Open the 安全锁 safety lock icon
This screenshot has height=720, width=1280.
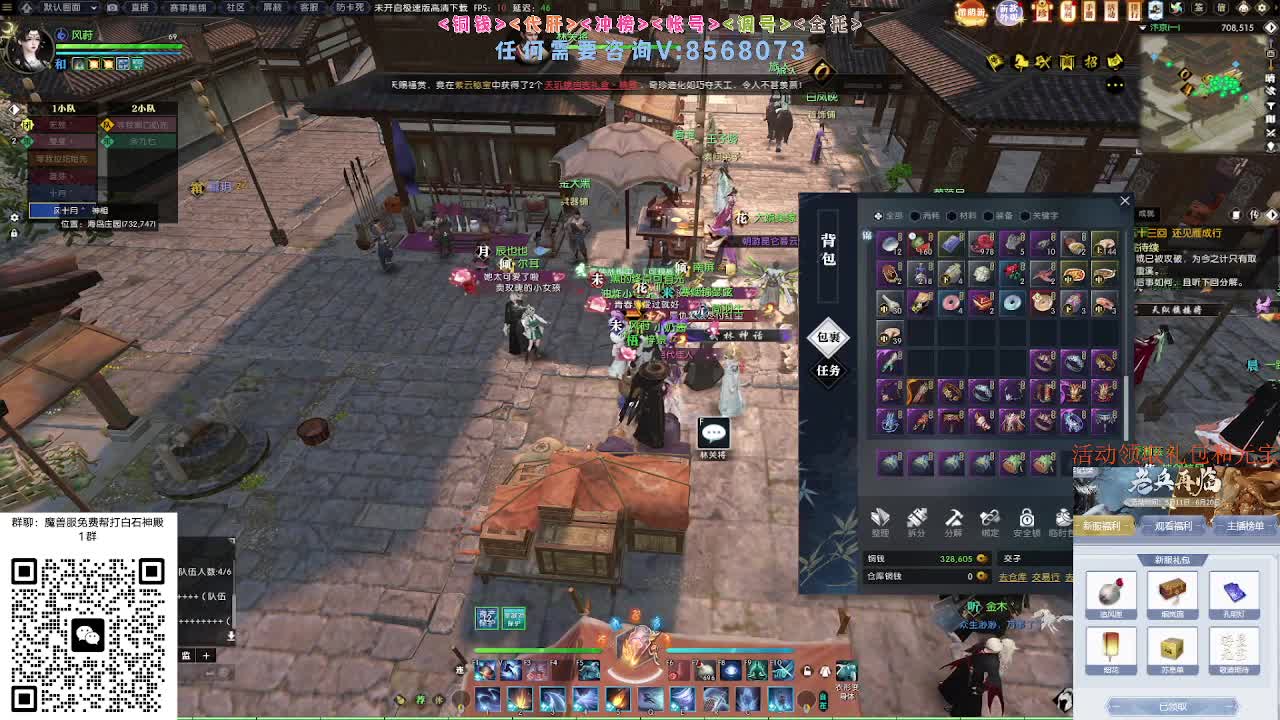[x=1026, y=518]
